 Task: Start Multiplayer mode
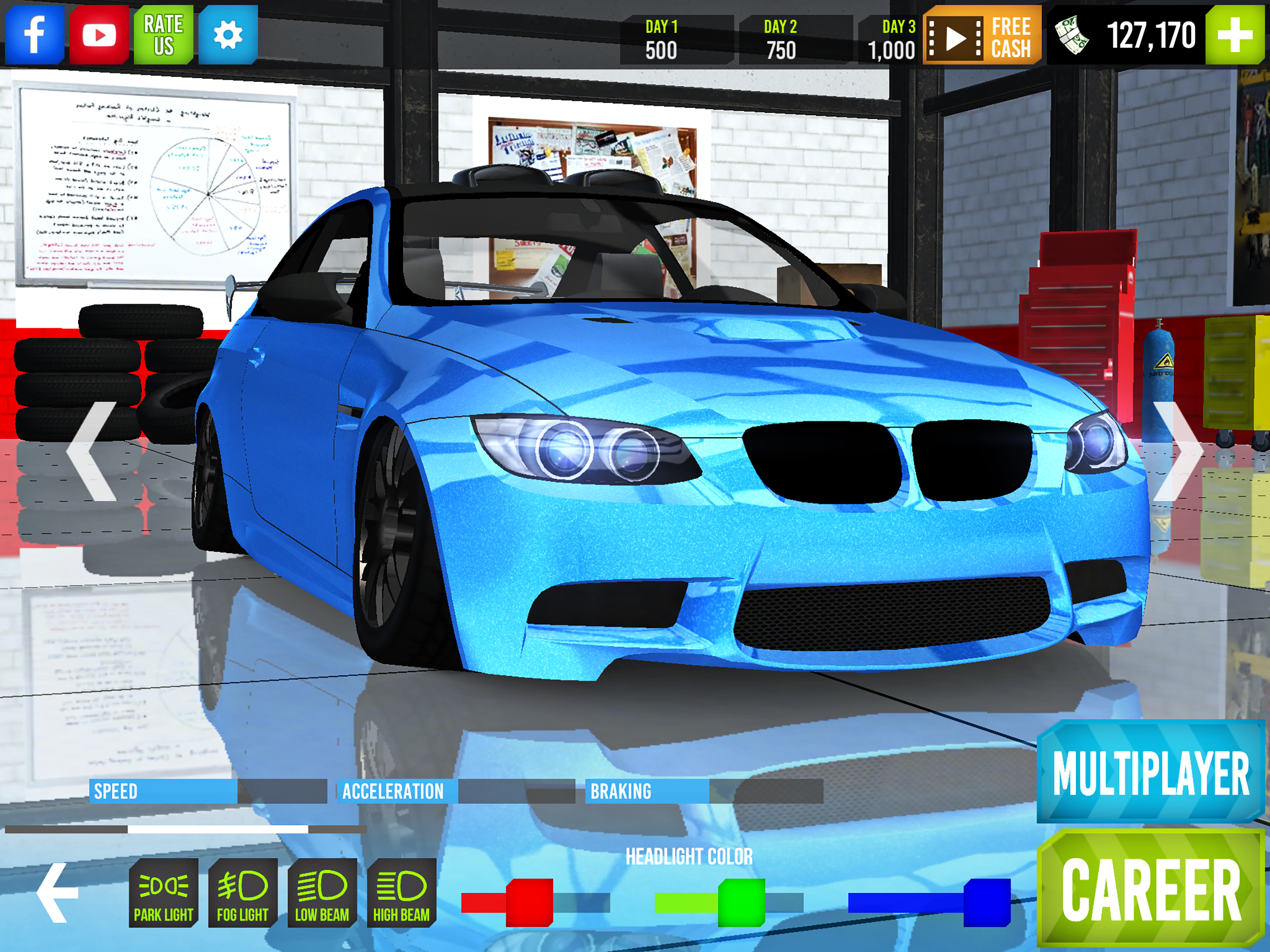[x=1150, y=772]
